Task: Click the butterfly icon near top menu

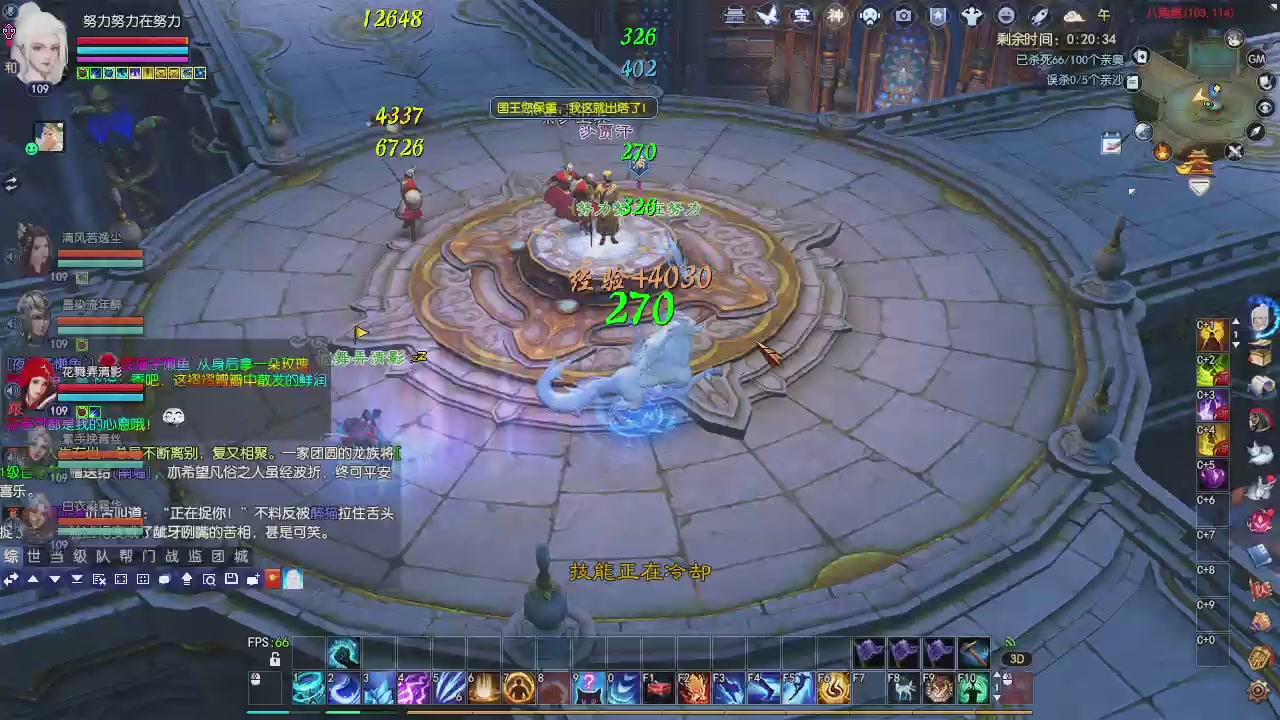Action: pyautogui.click(x=769, y=14)
